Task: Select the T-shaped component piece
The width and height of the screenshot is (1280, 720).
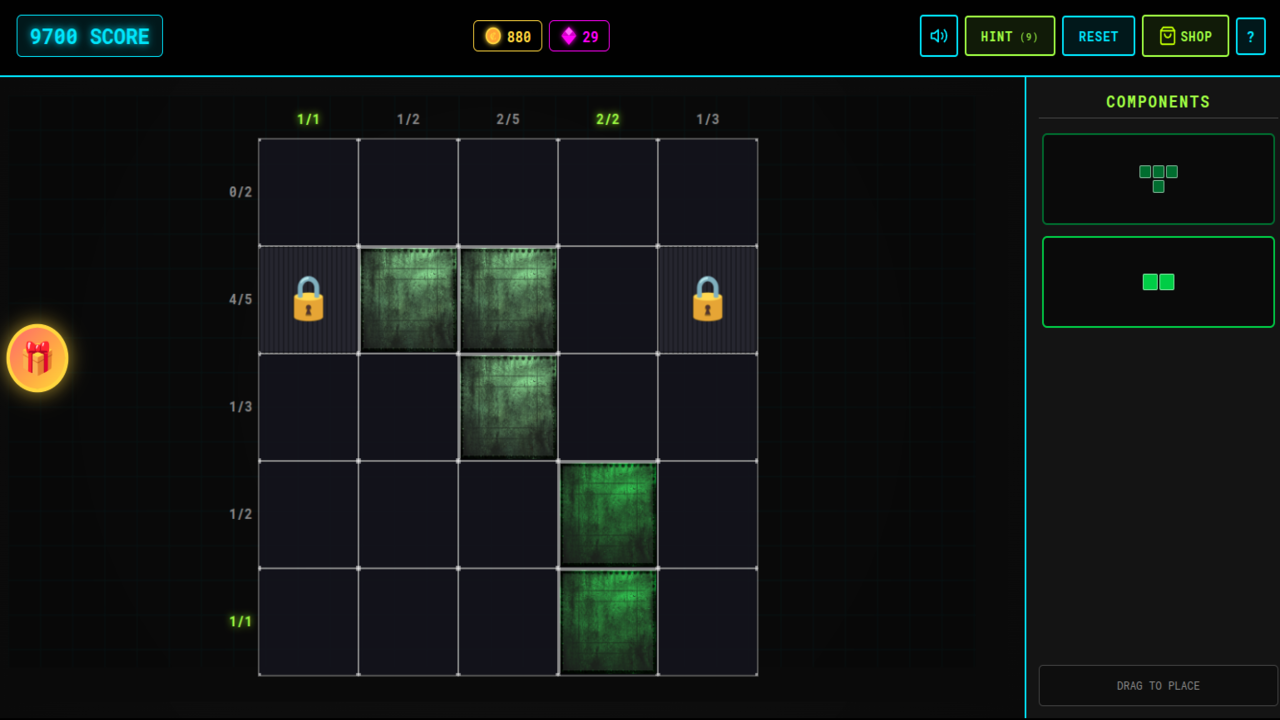Action: [x=1158, y=179]
